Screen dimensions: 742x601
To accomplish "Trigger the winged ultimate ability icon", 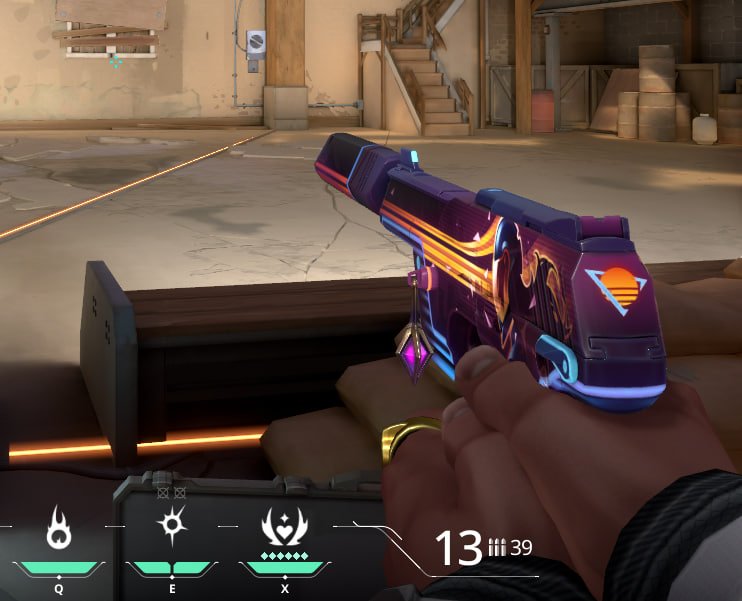I will pos(285,527).
